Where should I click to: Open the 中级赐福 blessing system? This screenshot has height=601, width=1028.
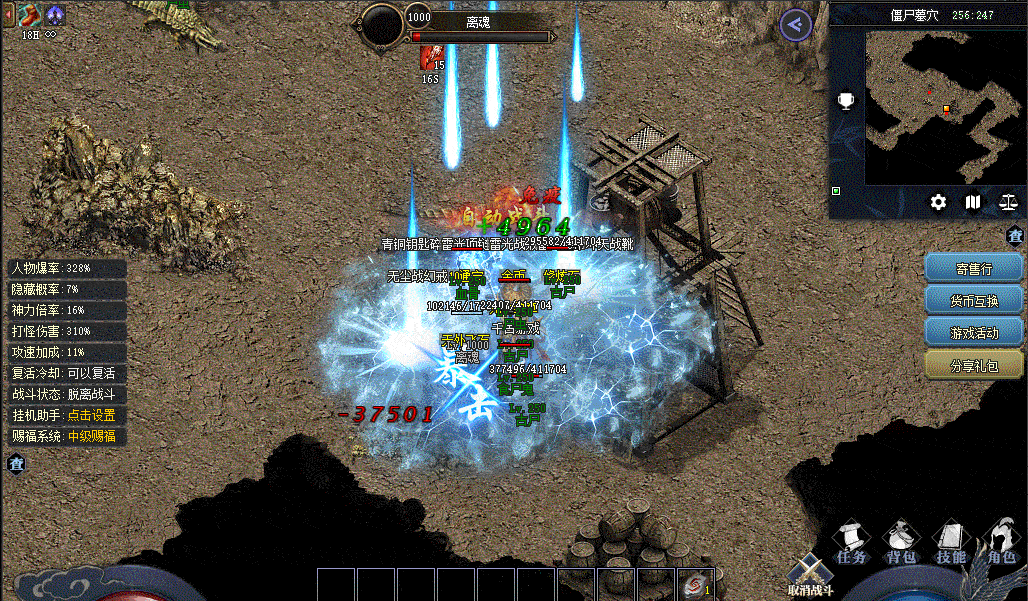coord(90,436)
